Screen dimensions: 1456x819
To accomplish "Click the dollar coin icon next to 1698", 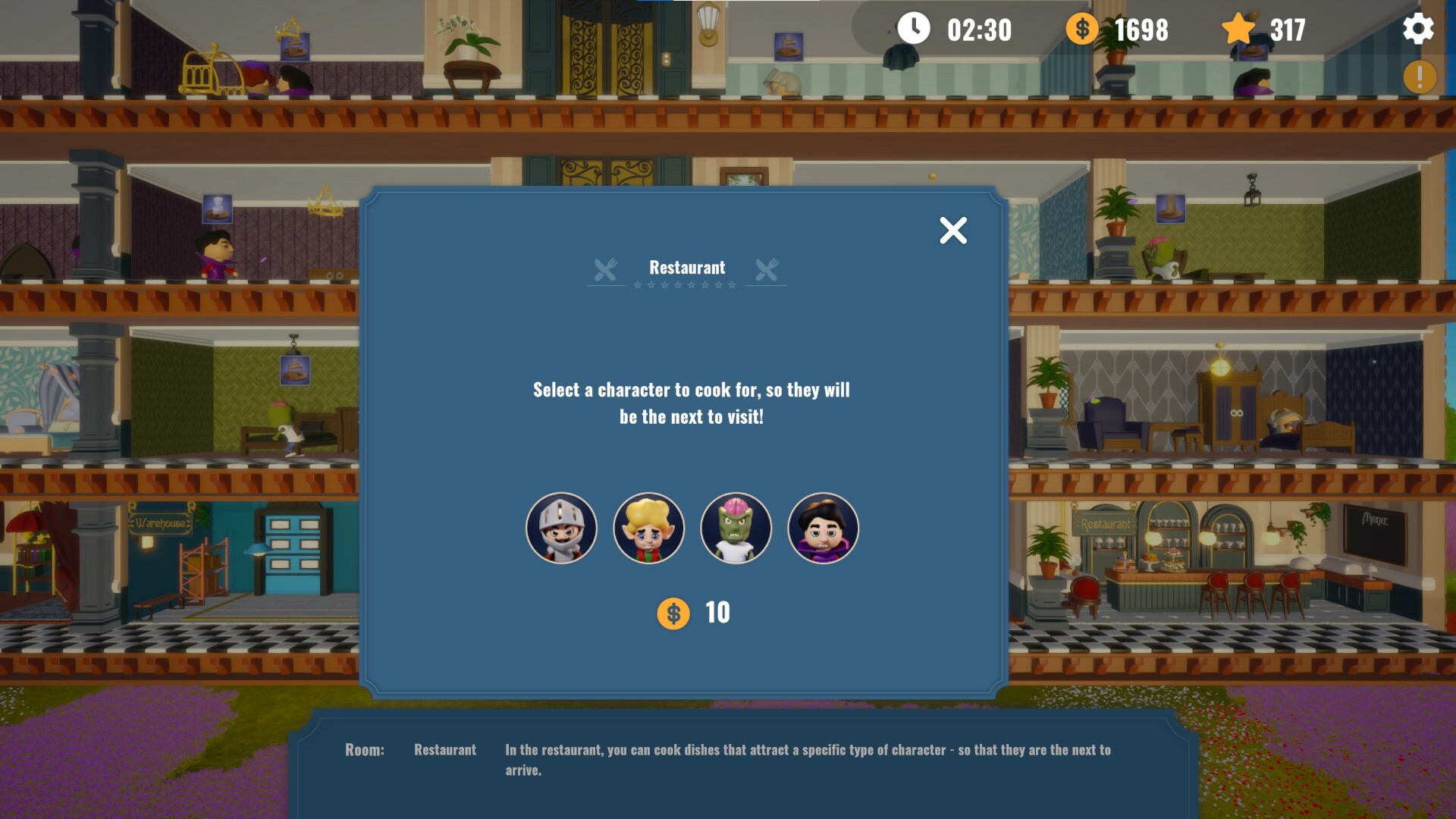I will coord(1081,30).
